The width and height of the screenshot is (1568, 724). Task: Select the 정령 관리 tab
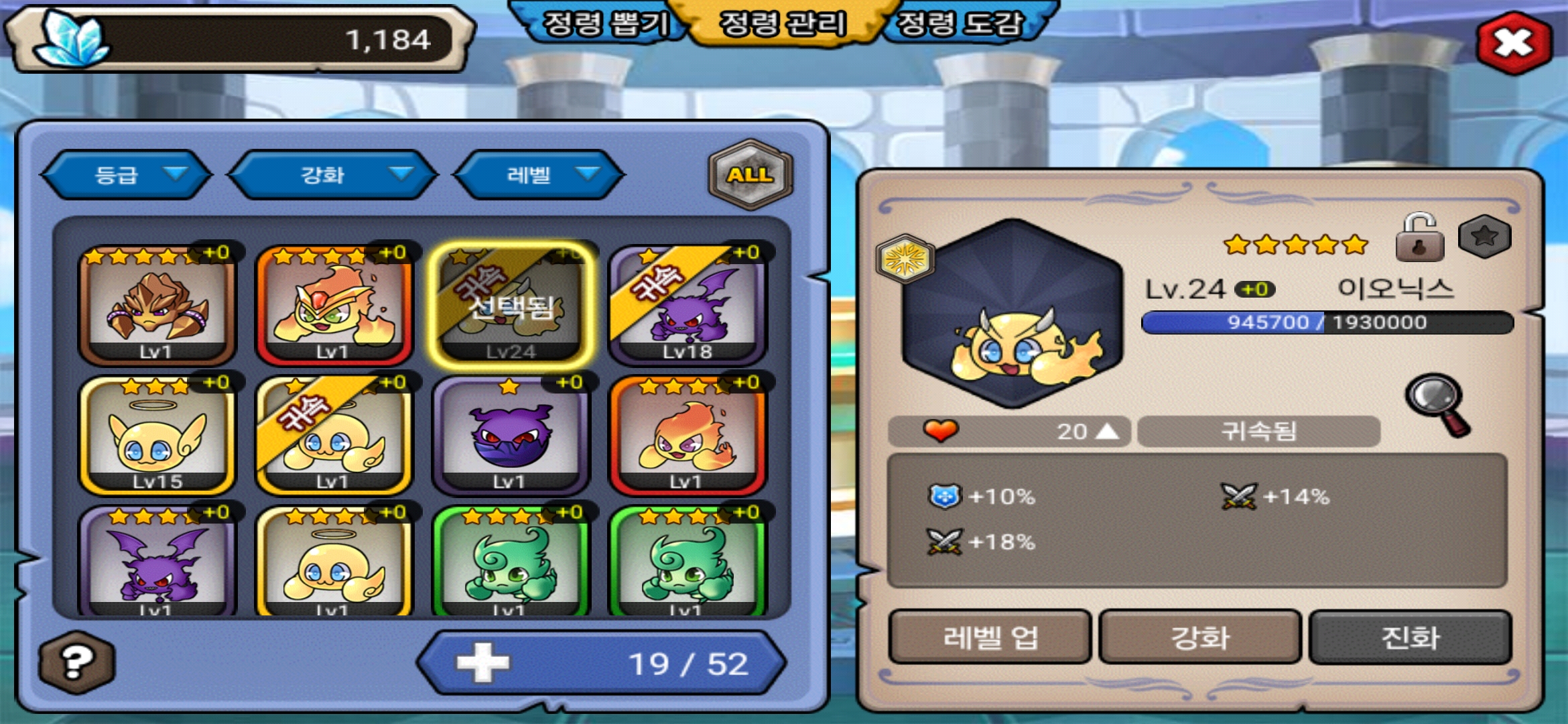coord(783,24)
